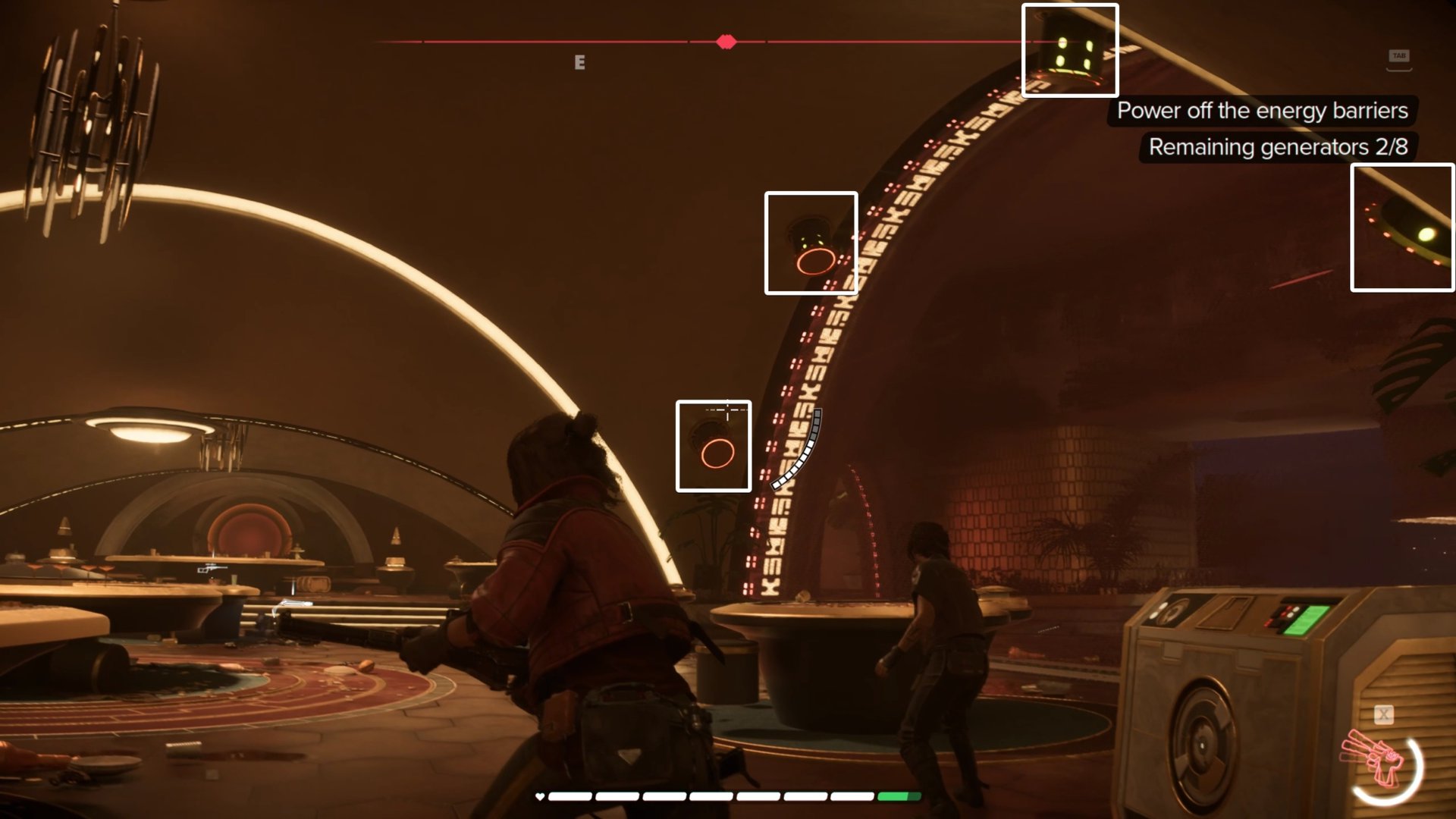Image resolution: width=1456 pixels, height=819 pixels.
Task: Select the "Power off the energy barriers" objective
Action: coord(1262,111)
